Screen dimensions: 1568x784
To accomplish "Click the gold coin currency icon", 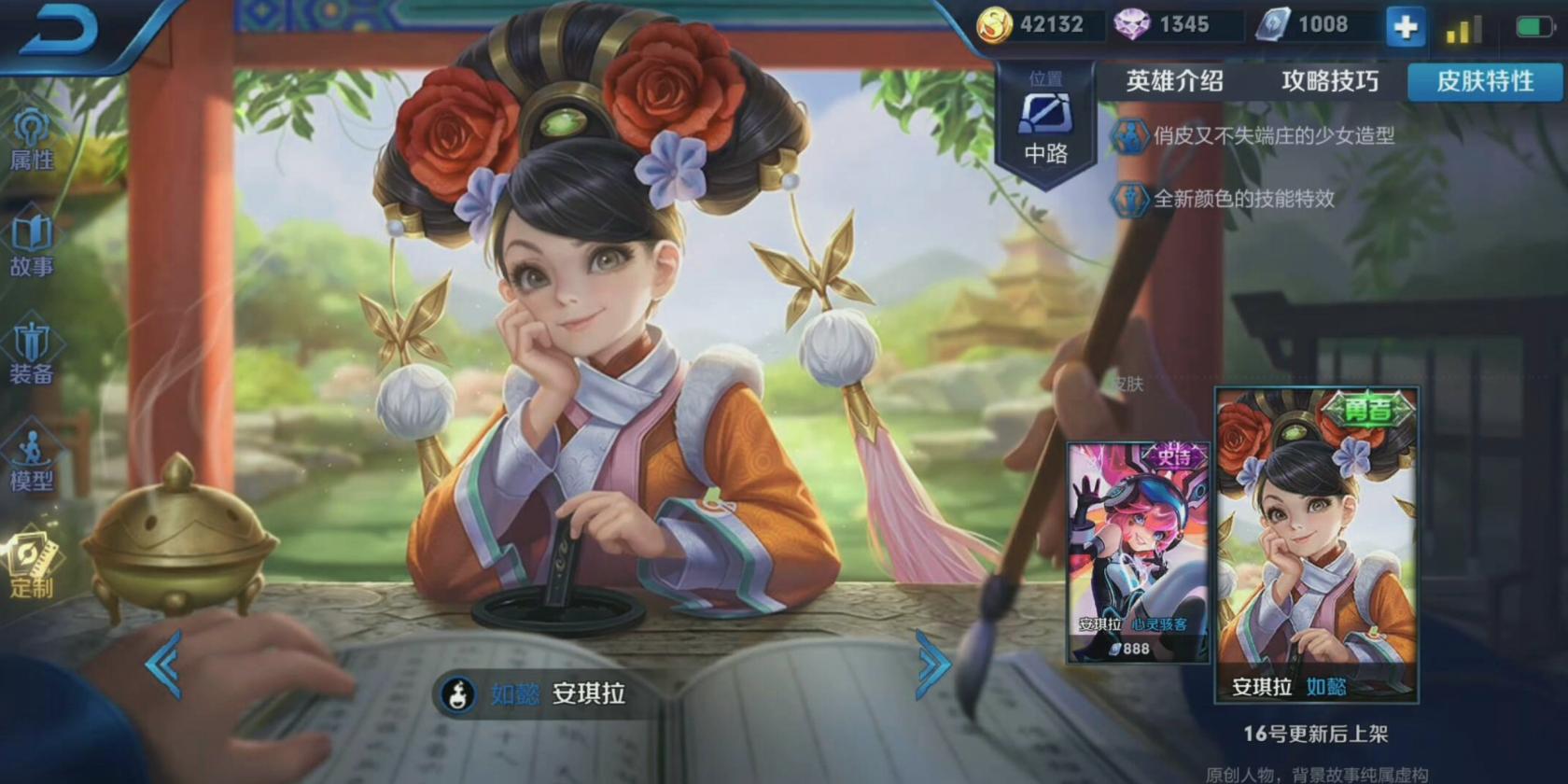I will tap(996, 25).
